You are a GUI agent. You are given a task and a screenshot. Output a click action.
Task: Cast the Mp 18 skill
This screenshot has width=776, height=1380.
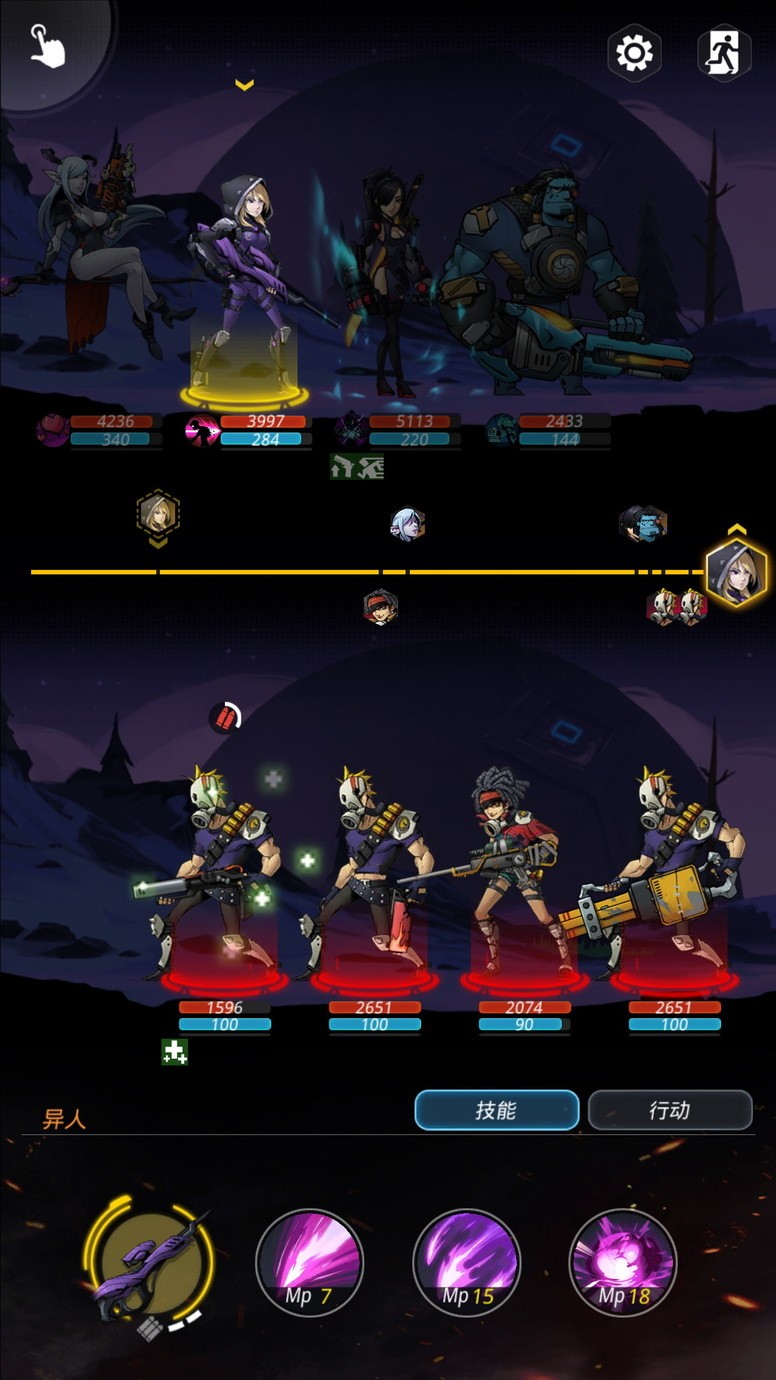point(622,1262)
